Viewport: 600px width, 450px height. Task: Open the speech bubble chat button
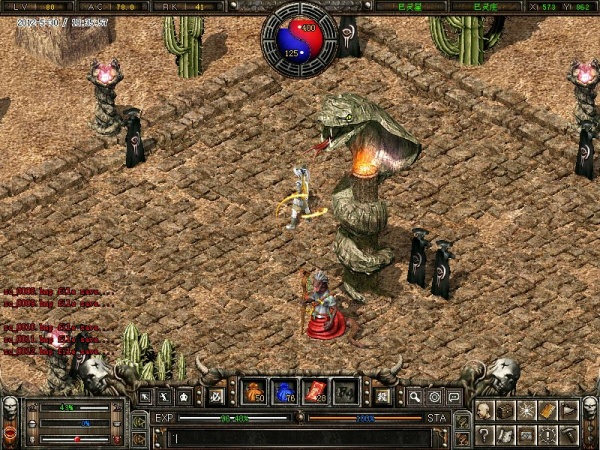point(453,396)
